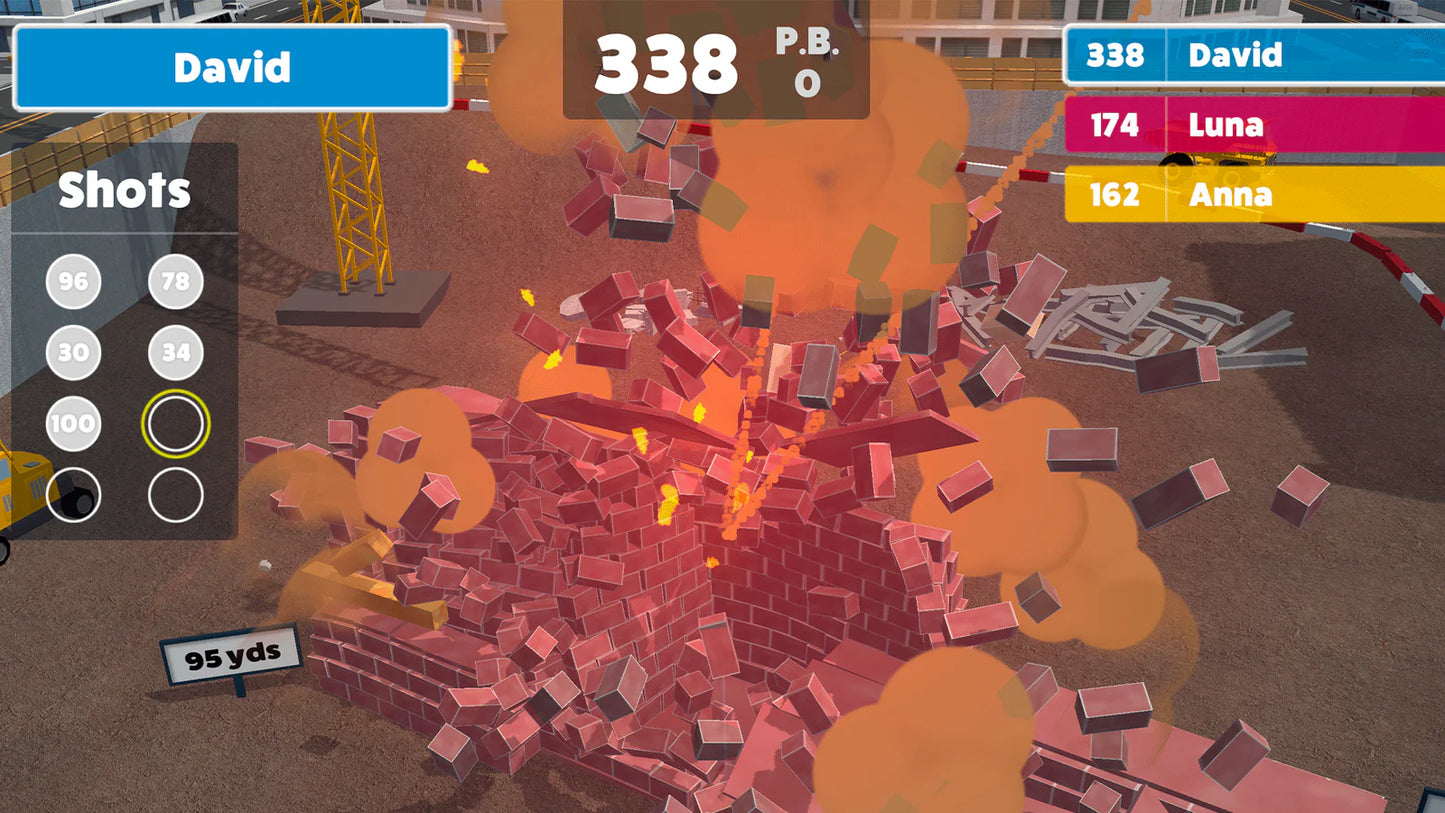Select David's row on the leaderboard
The width and height of the screenshot is (1445, 813).
click(x=1255, y=56)
